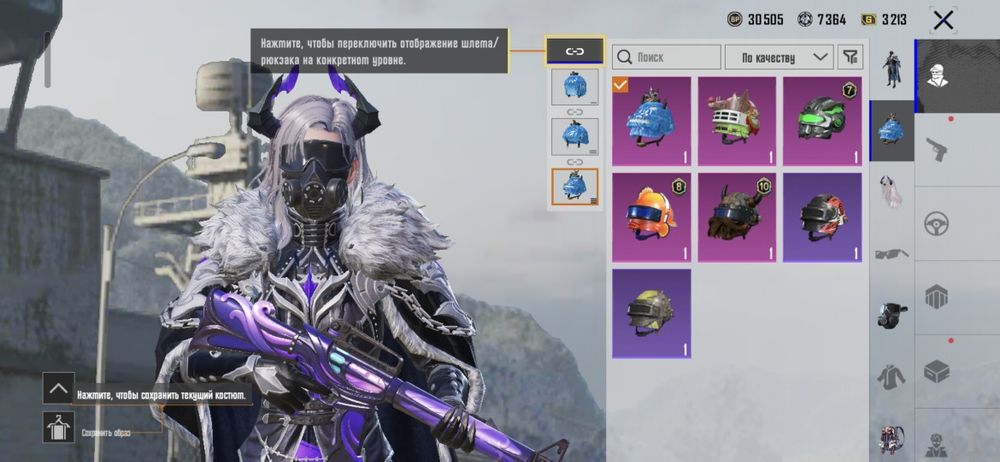Switch to the pistol weapon skins tab

pos(937,150)
